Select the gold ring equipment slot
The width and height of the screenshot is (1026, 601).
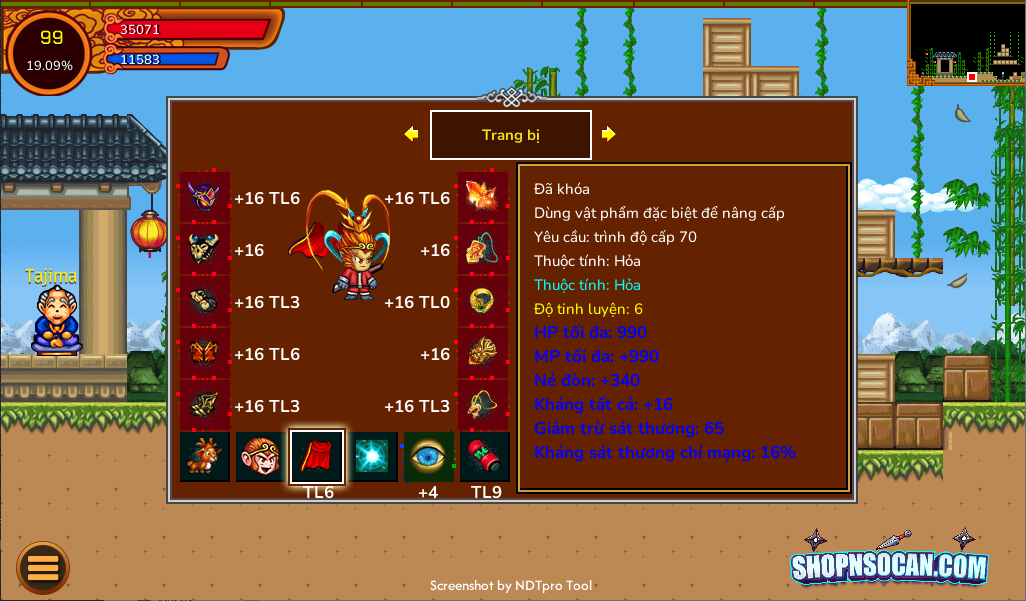click(483, 301)
